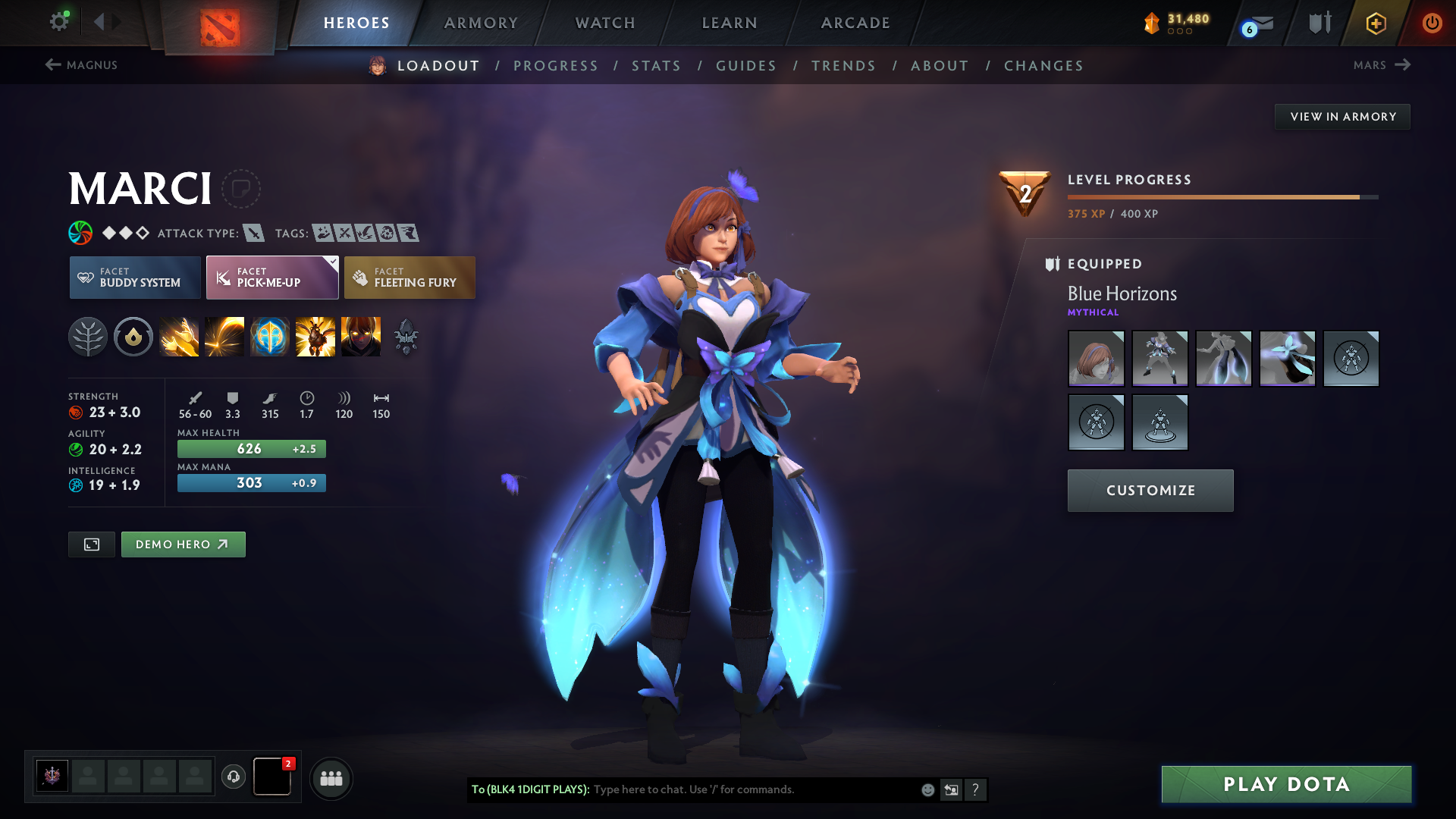The image size is (1456, 819).
Task: Choose the Fleeting Fury facet
Action: (x=409, y=278)
